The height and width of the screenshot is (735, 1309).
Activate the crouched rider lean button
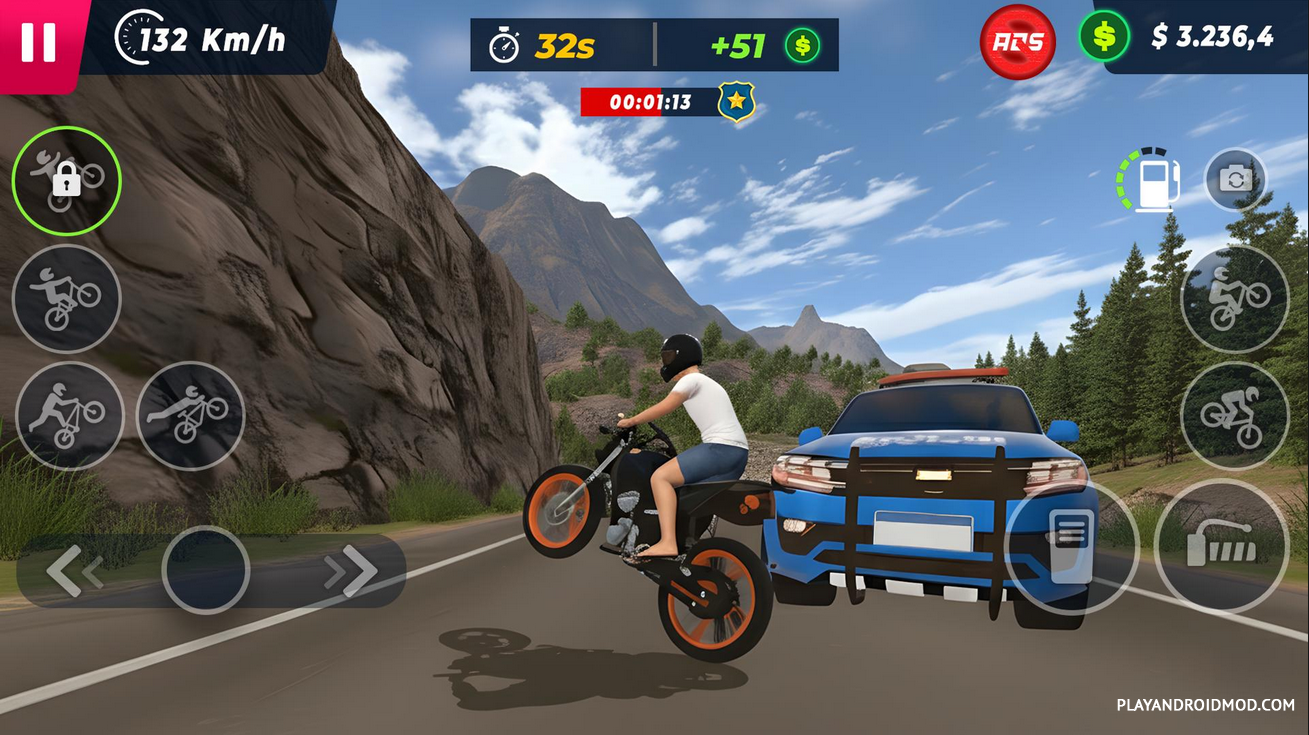tap(1234, 416)
